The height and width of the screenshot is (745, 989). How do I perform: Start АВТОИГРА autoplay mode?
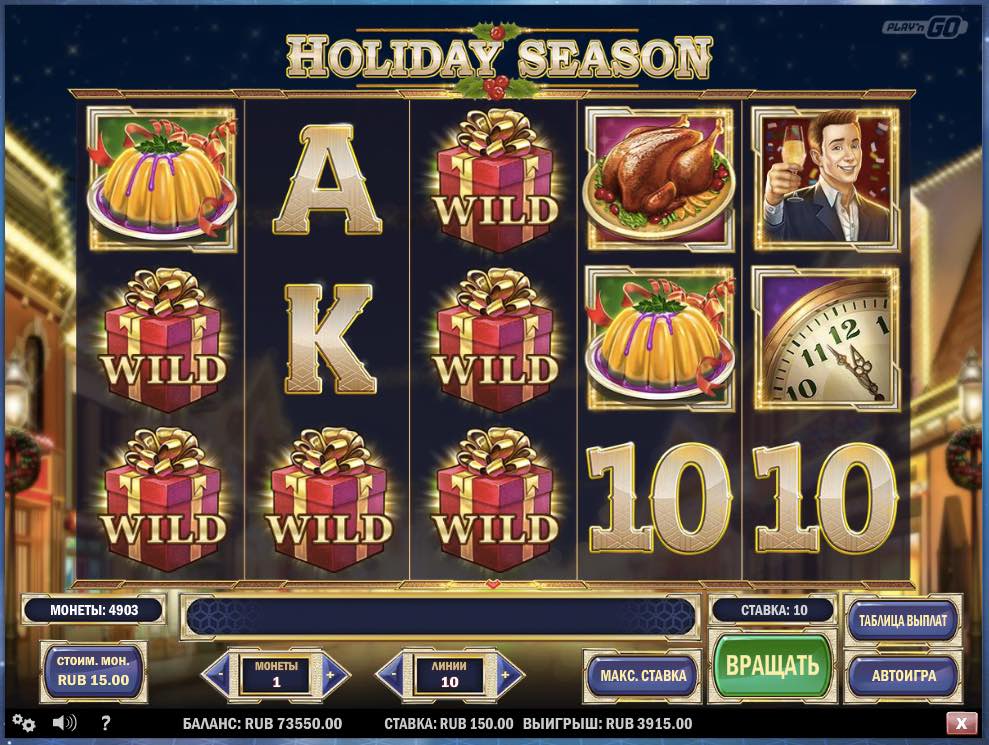(x=902, y=675)
